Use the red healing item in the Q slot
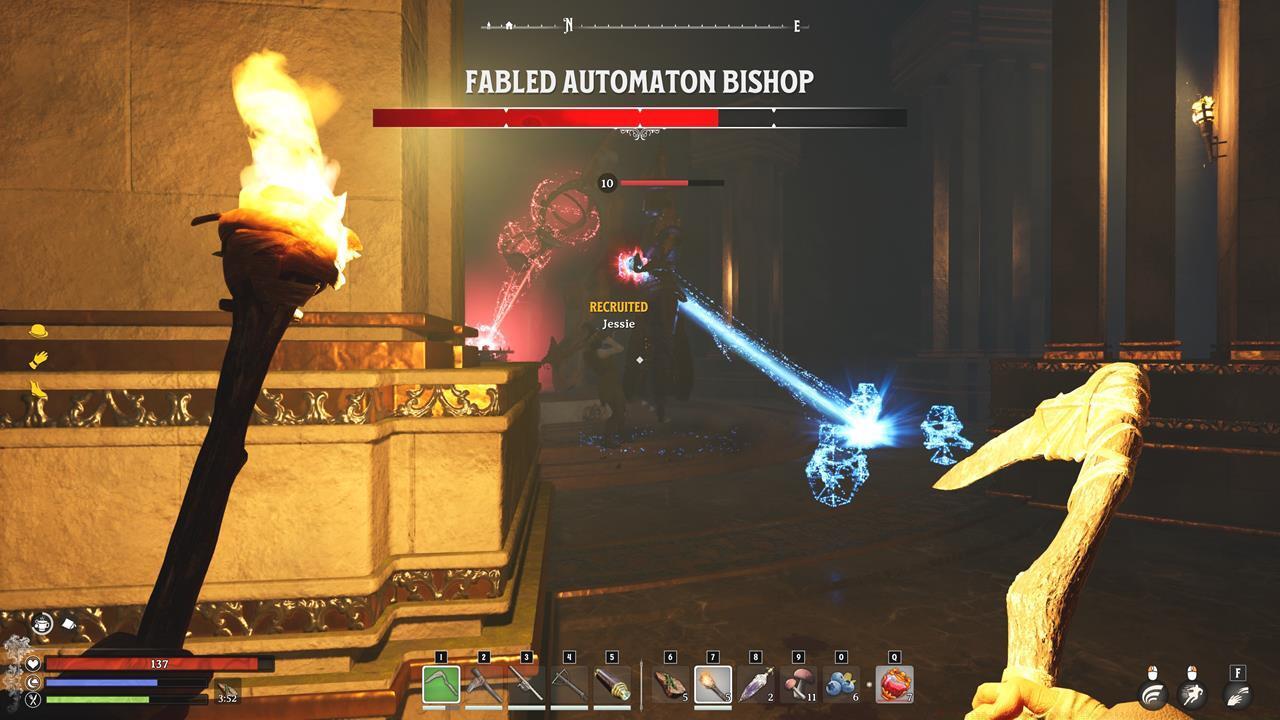 pyautogui.click(x=894, y=685)
